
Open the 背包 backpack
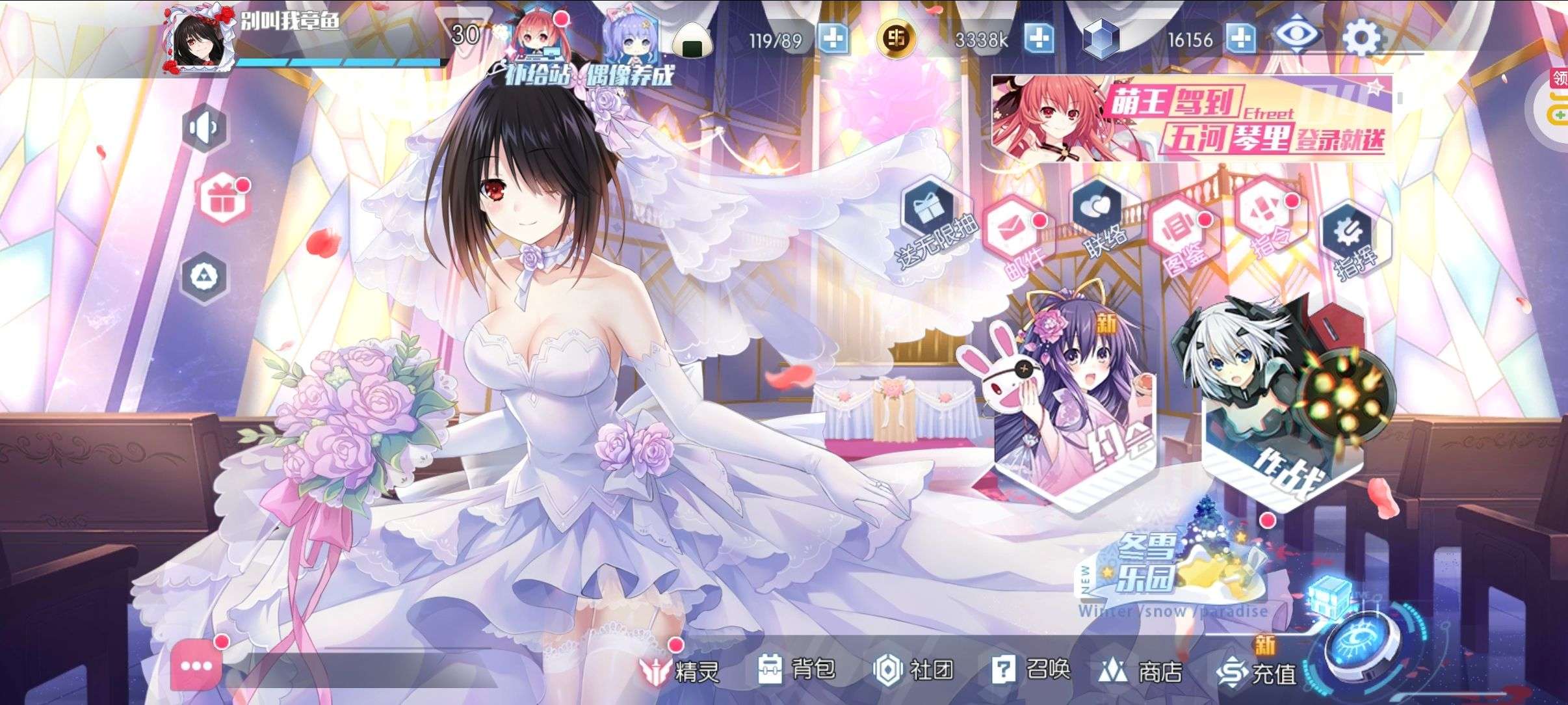[x=797, y=669]
